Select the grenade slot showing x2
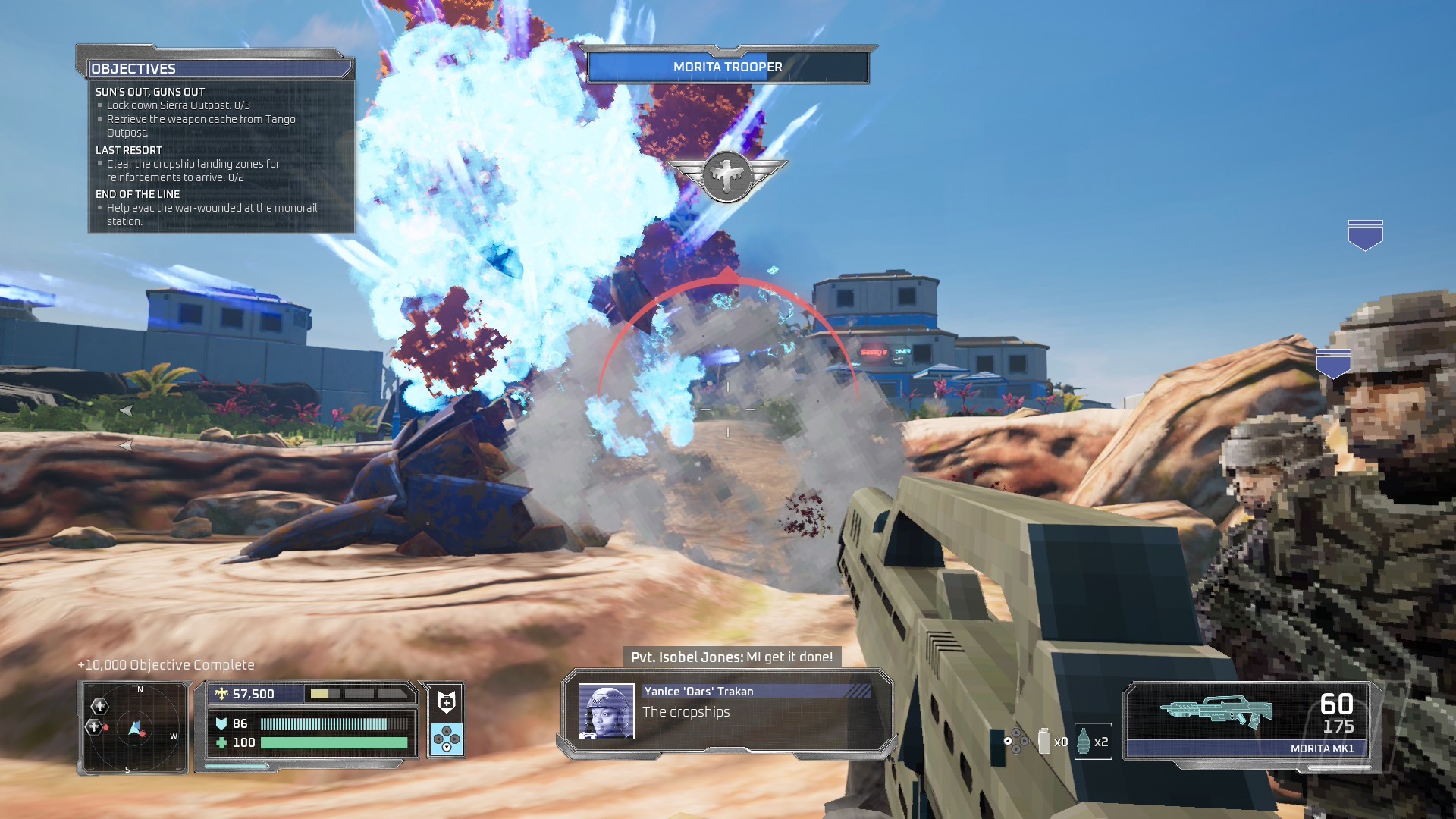This screenshot has width=1456, height=819. point(1092,741)
